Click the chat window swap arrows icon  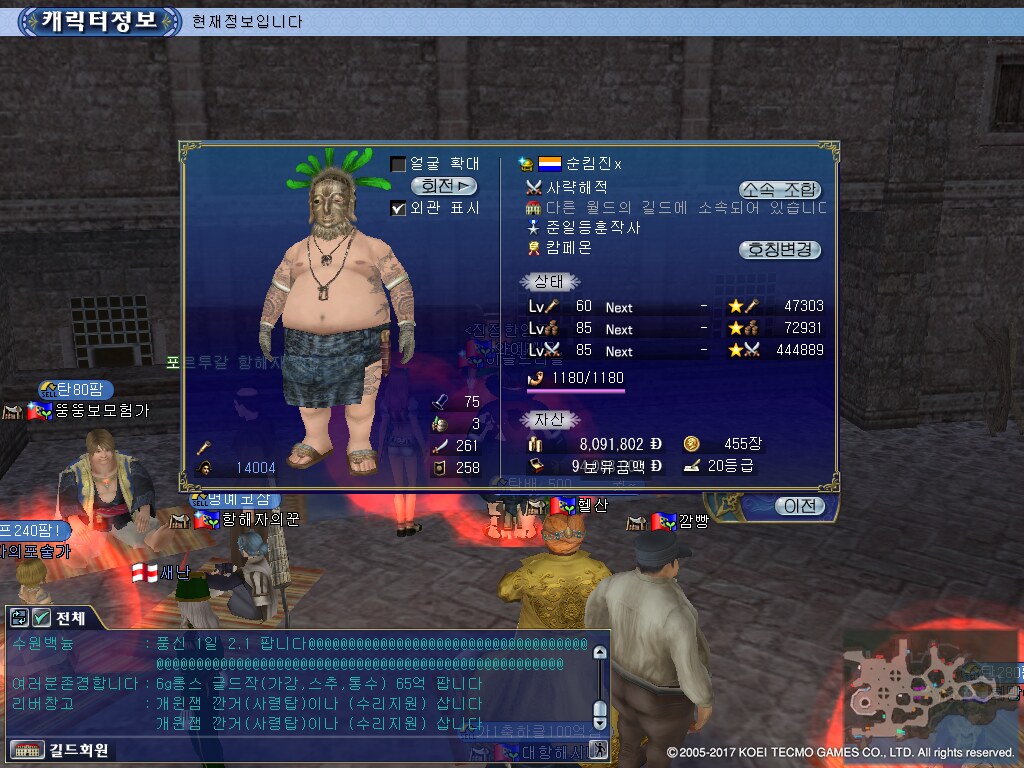tap(20, 618)
